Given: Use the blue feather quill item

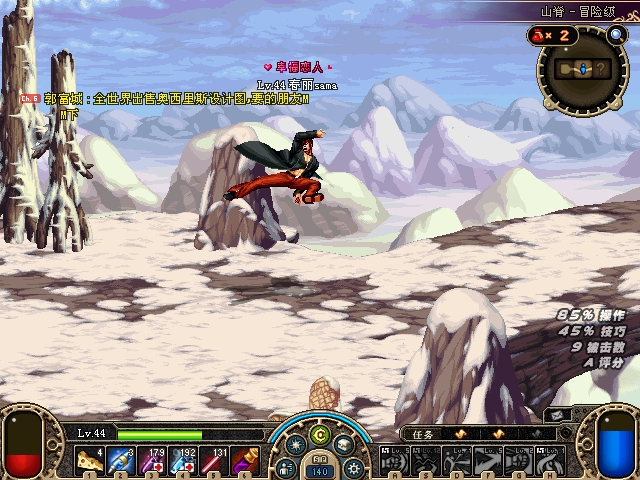Looking at the screenshot, I should [121, 460].
